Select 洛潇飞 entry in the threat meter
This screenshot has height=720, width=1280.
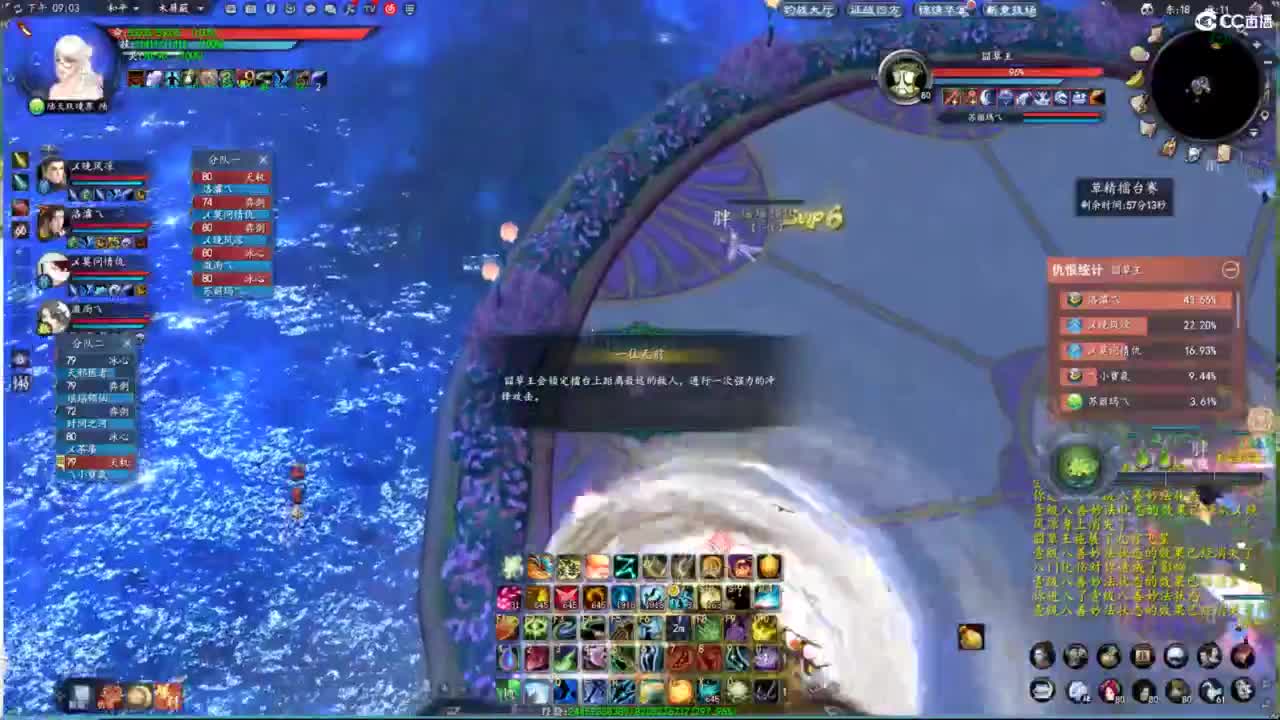(x=1145, y=298)
